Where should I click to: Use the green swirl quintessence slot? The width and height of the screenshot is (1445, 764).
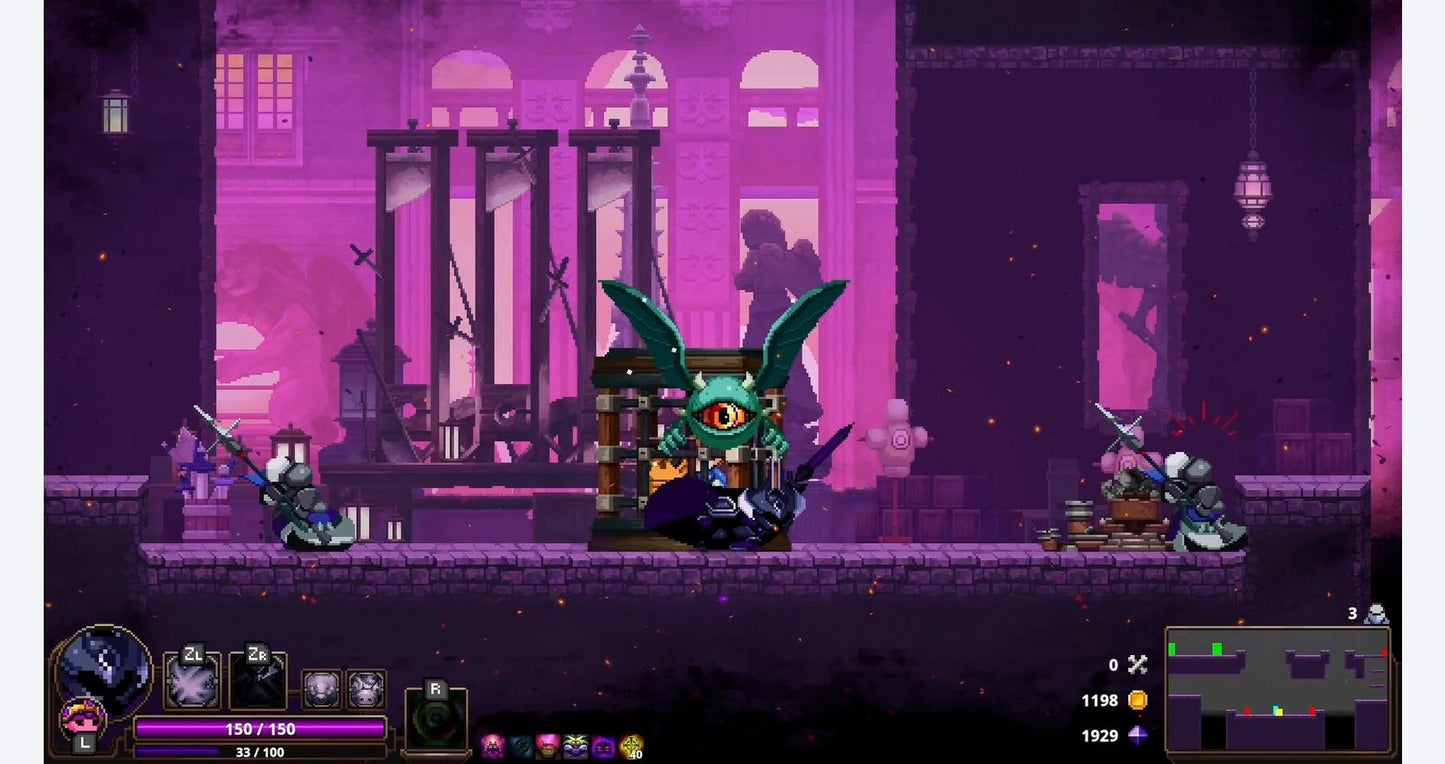[436, 719]
